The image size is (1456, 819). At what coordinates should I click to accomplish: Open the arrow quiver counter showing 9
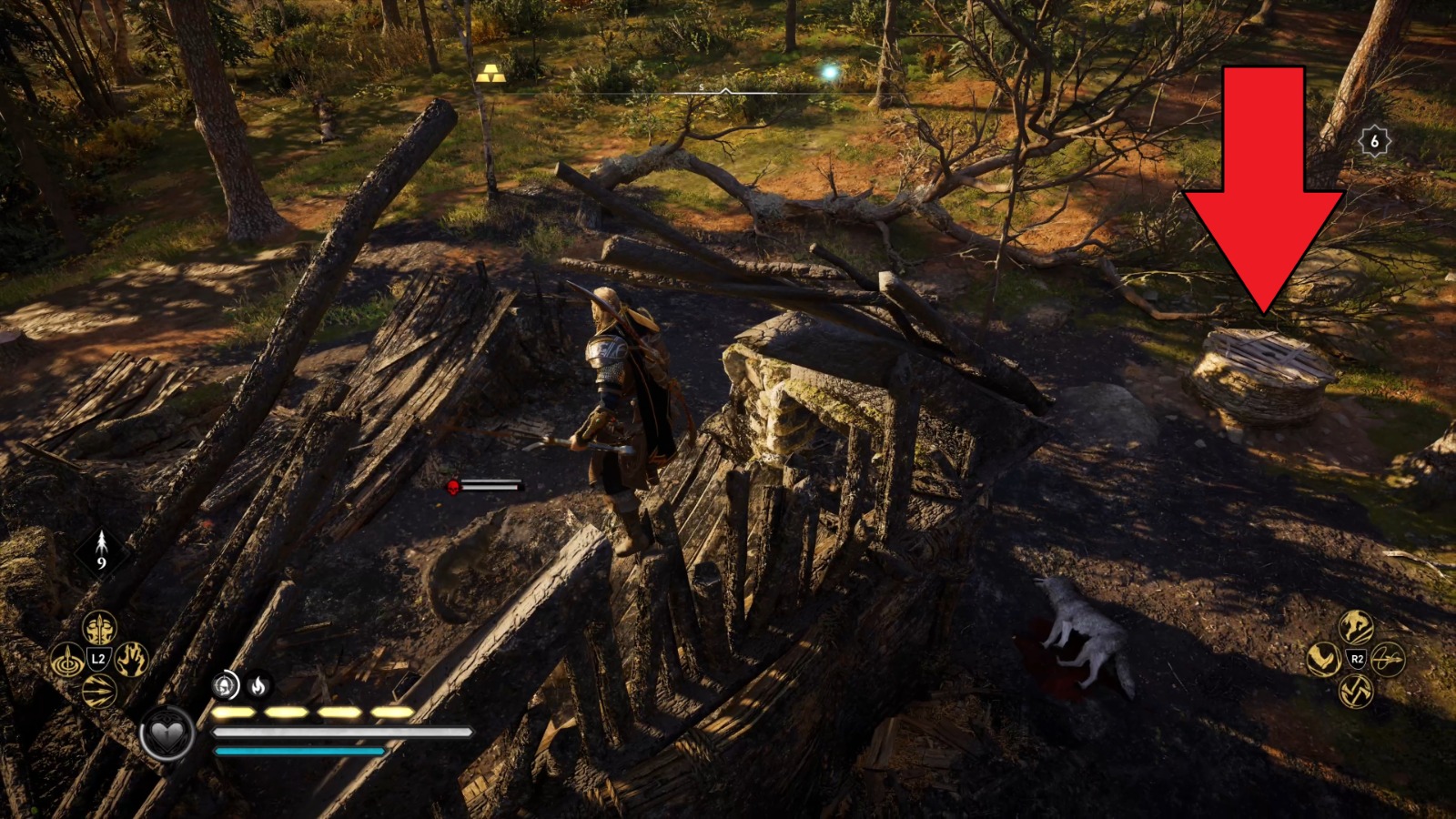pos(100,551)
